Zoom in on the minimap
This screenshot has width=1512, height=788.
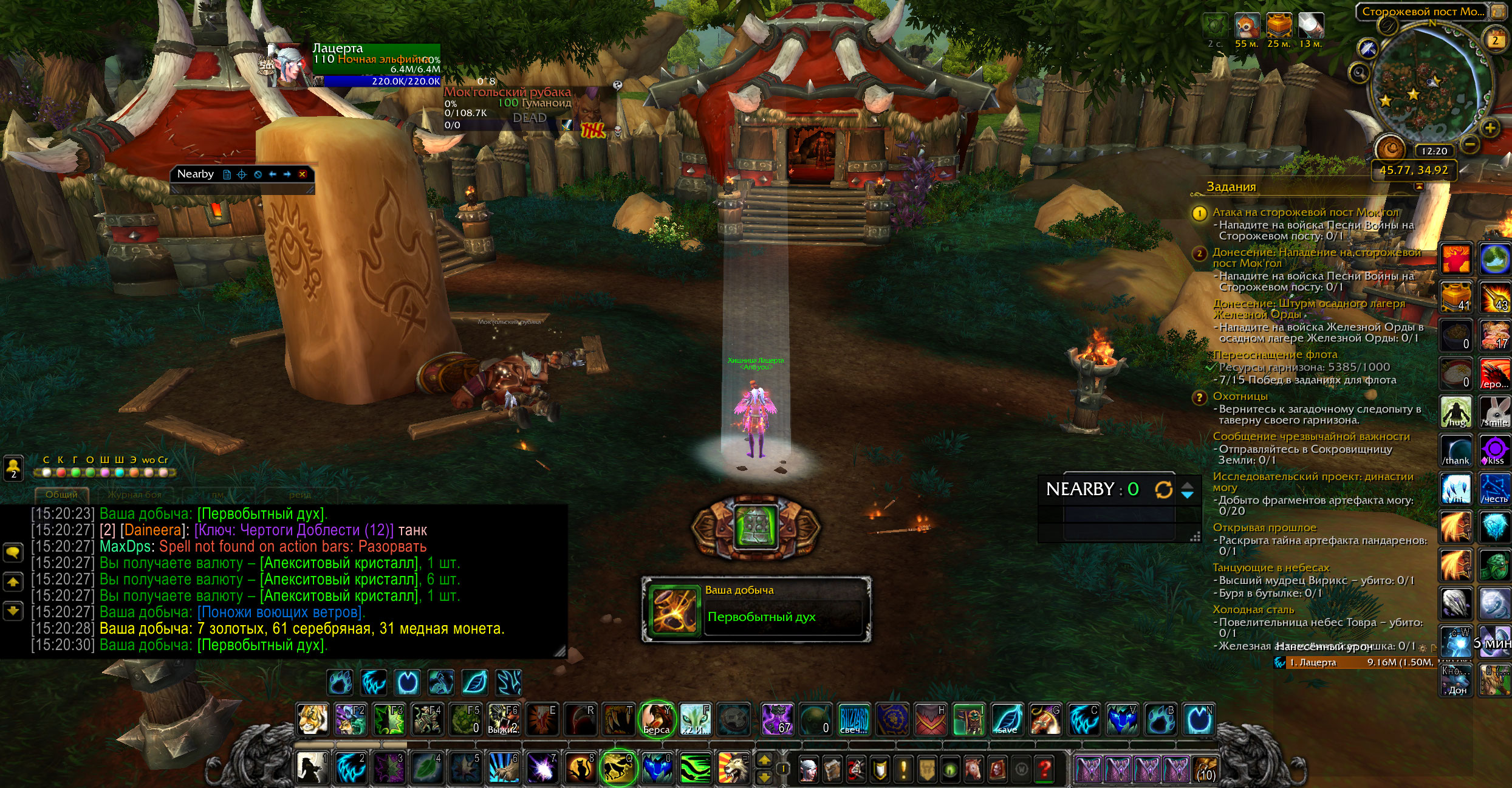(x=1490, y=128)
